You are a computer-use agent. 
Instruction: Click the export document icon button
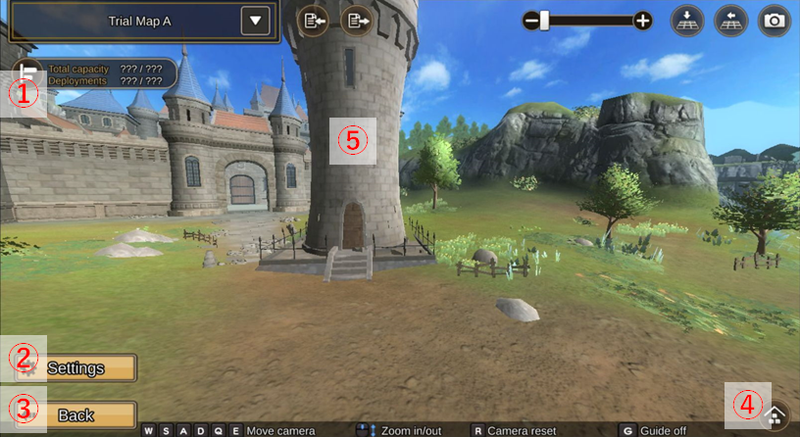[x=355, y=20]
